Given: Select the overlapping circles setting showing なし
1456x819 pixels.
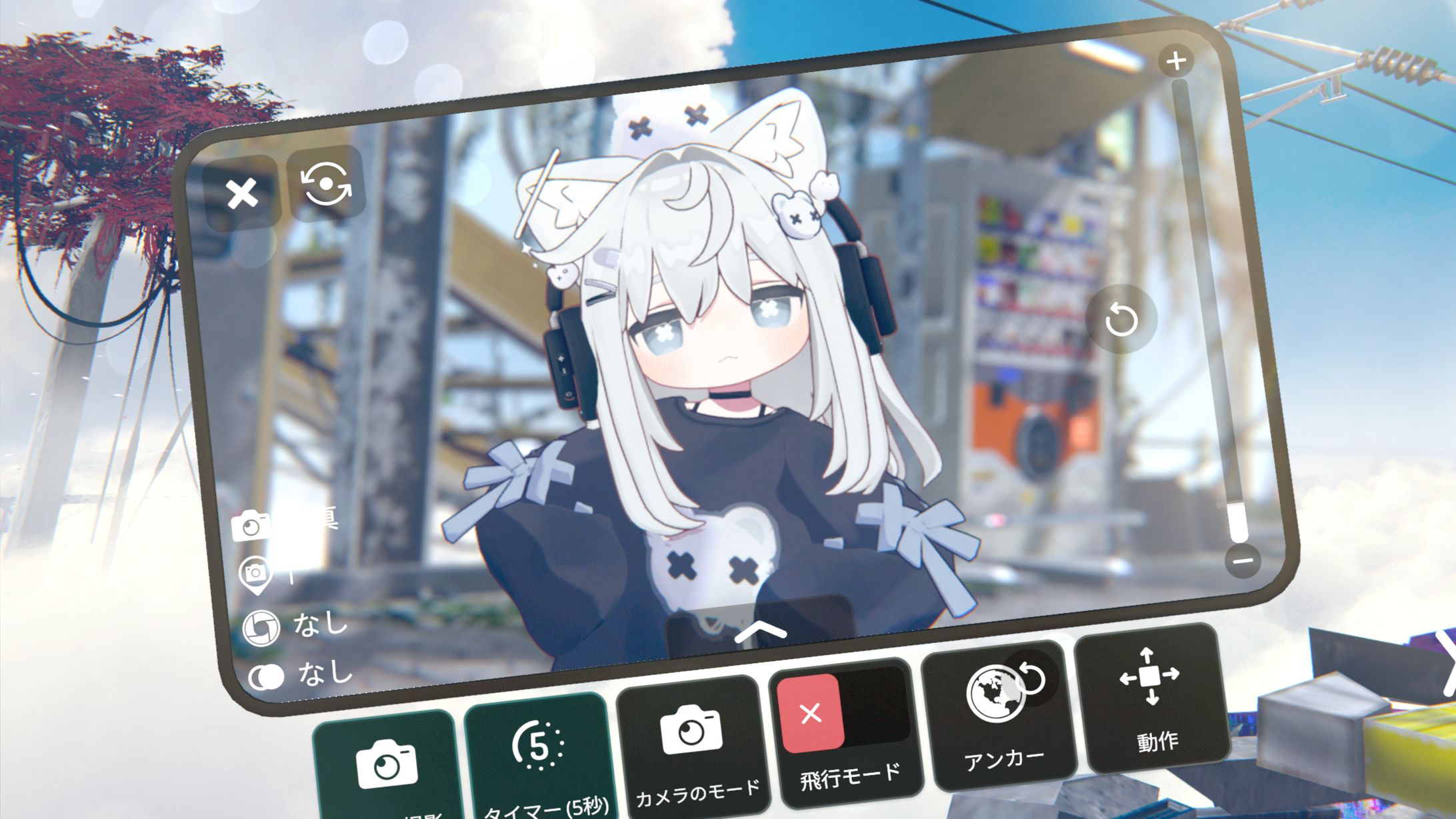Looking at the screenshot, I should coord(267,677).
